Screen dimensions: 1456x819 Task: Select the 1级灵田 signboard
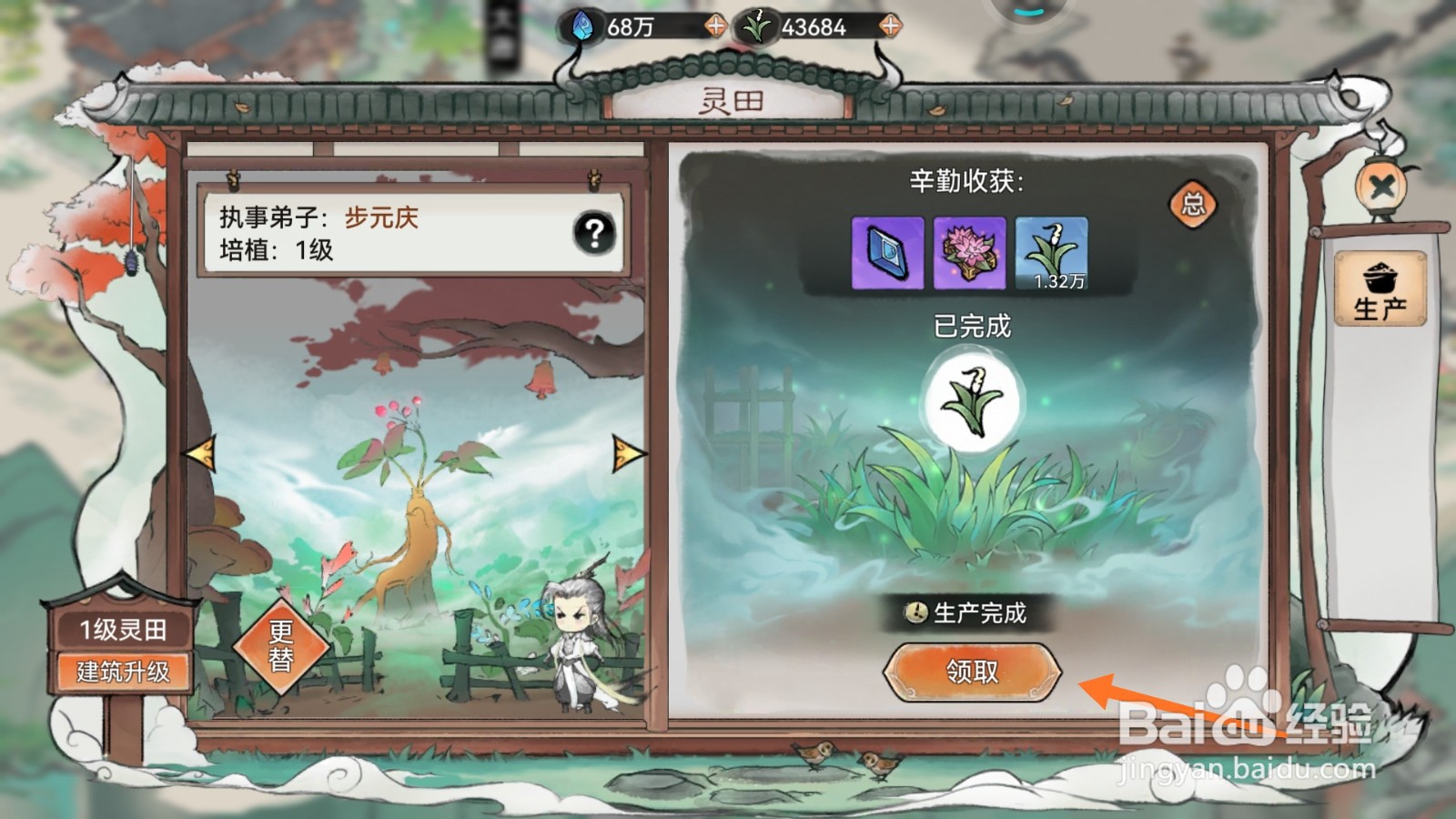126,628
